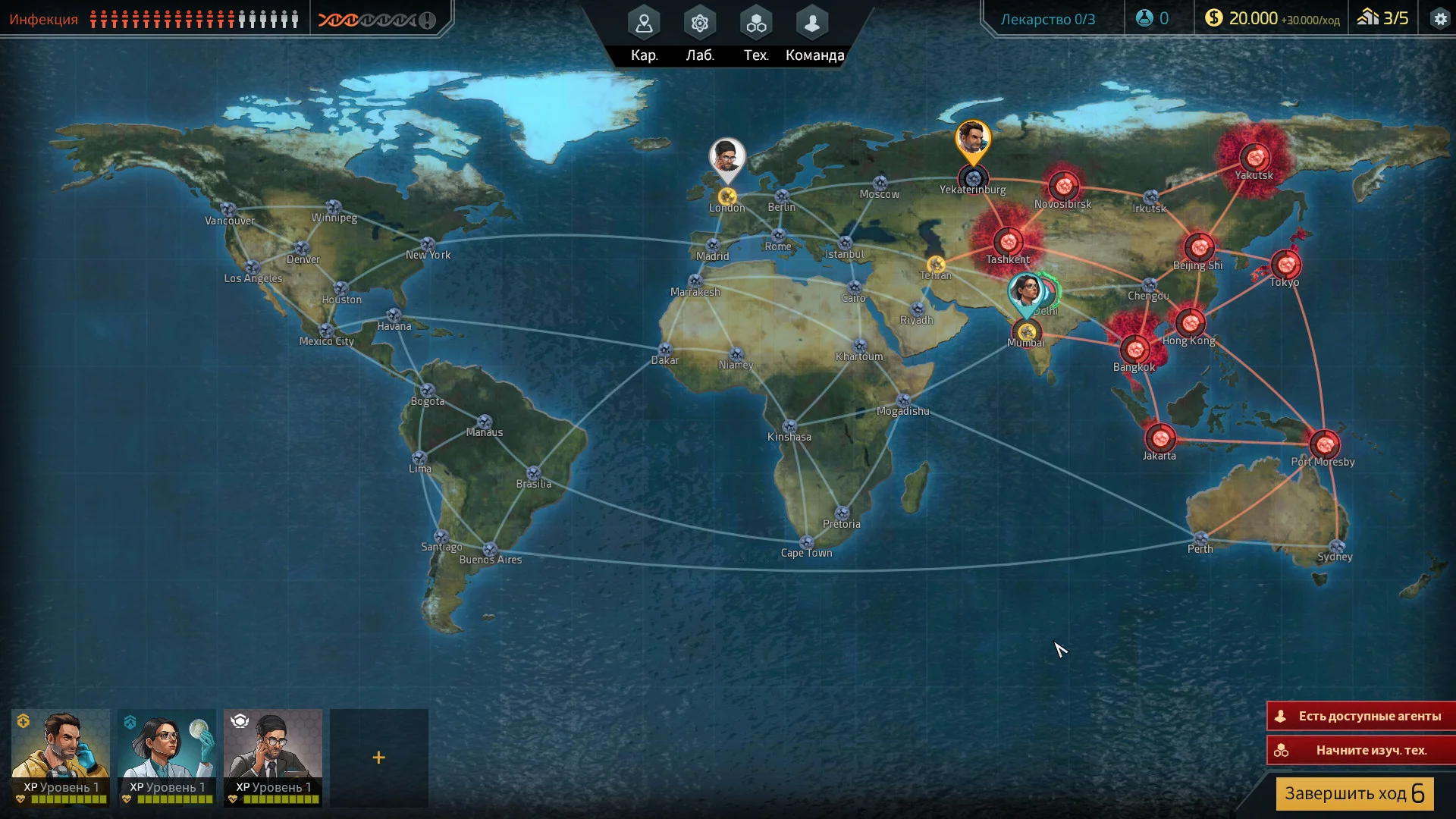Select the infected Jakarta city node
Image resolution: width=1456 pixels, height=819 pixels.
1159,438
